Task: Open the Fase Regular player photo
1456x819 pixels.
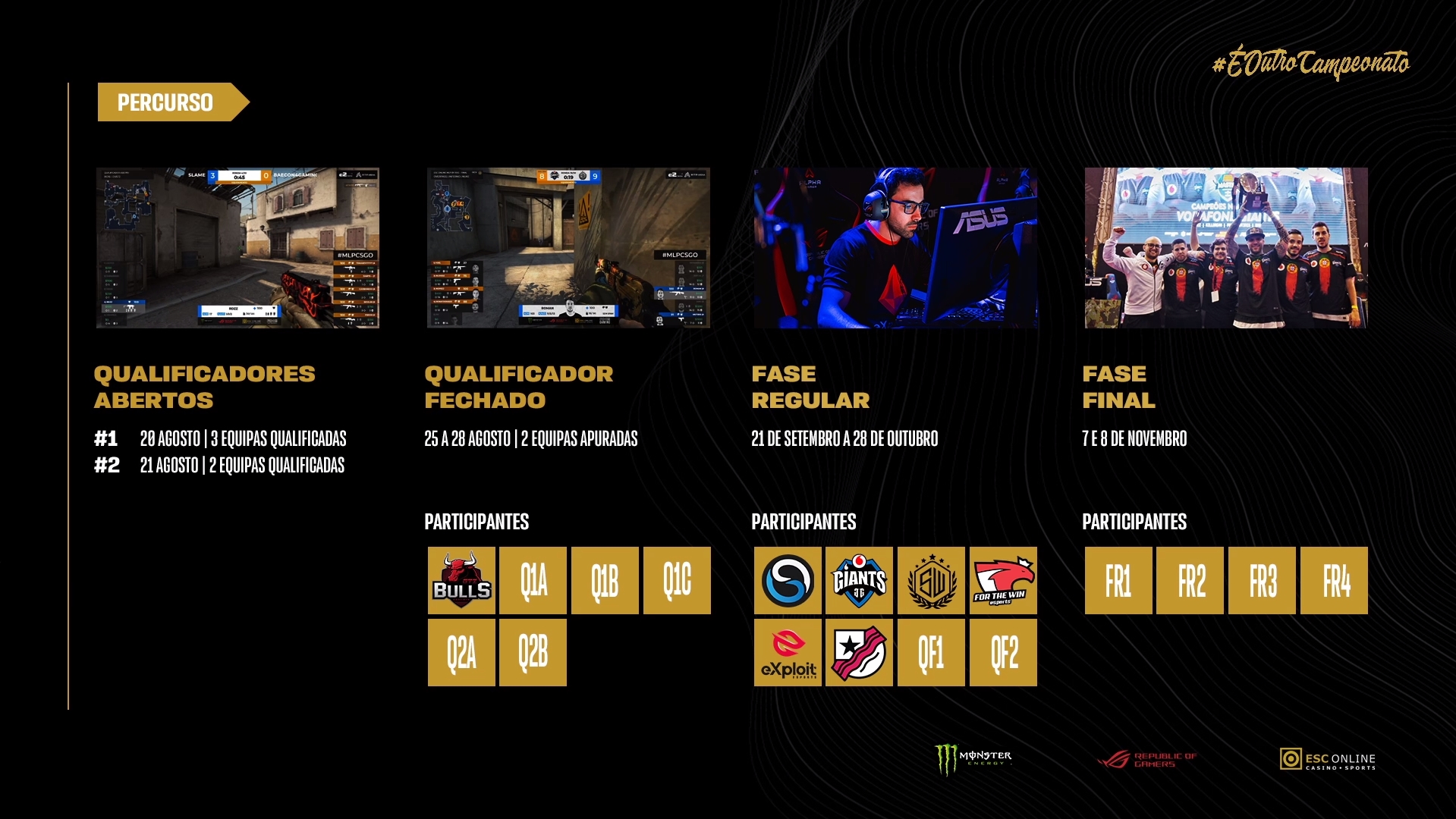Action: [895, 248]
